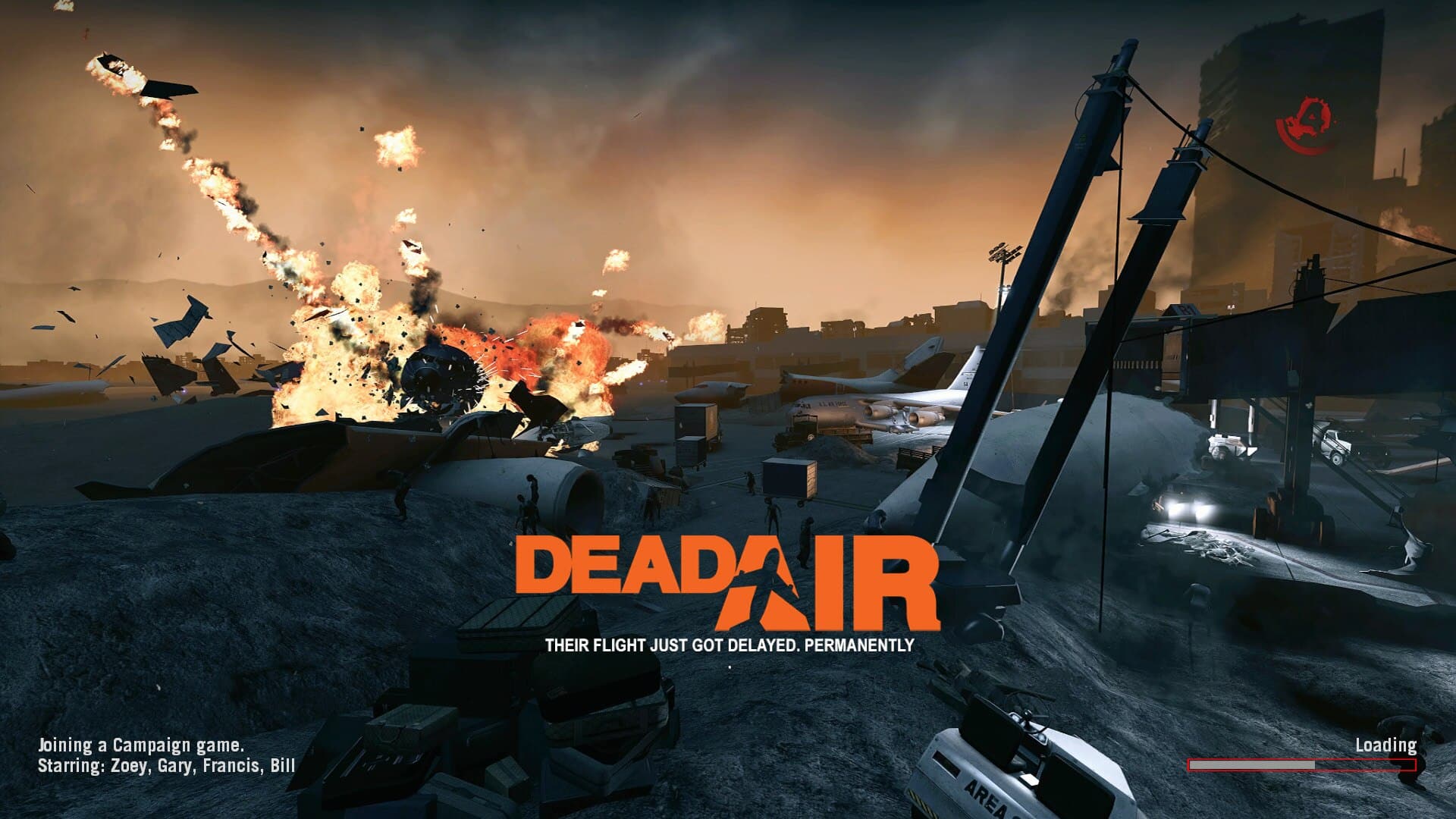The image size is (1456, 819).
Task: Click the 'Joining a Campaign game' message
Action: pyautogui.click(x=140, y=745)
